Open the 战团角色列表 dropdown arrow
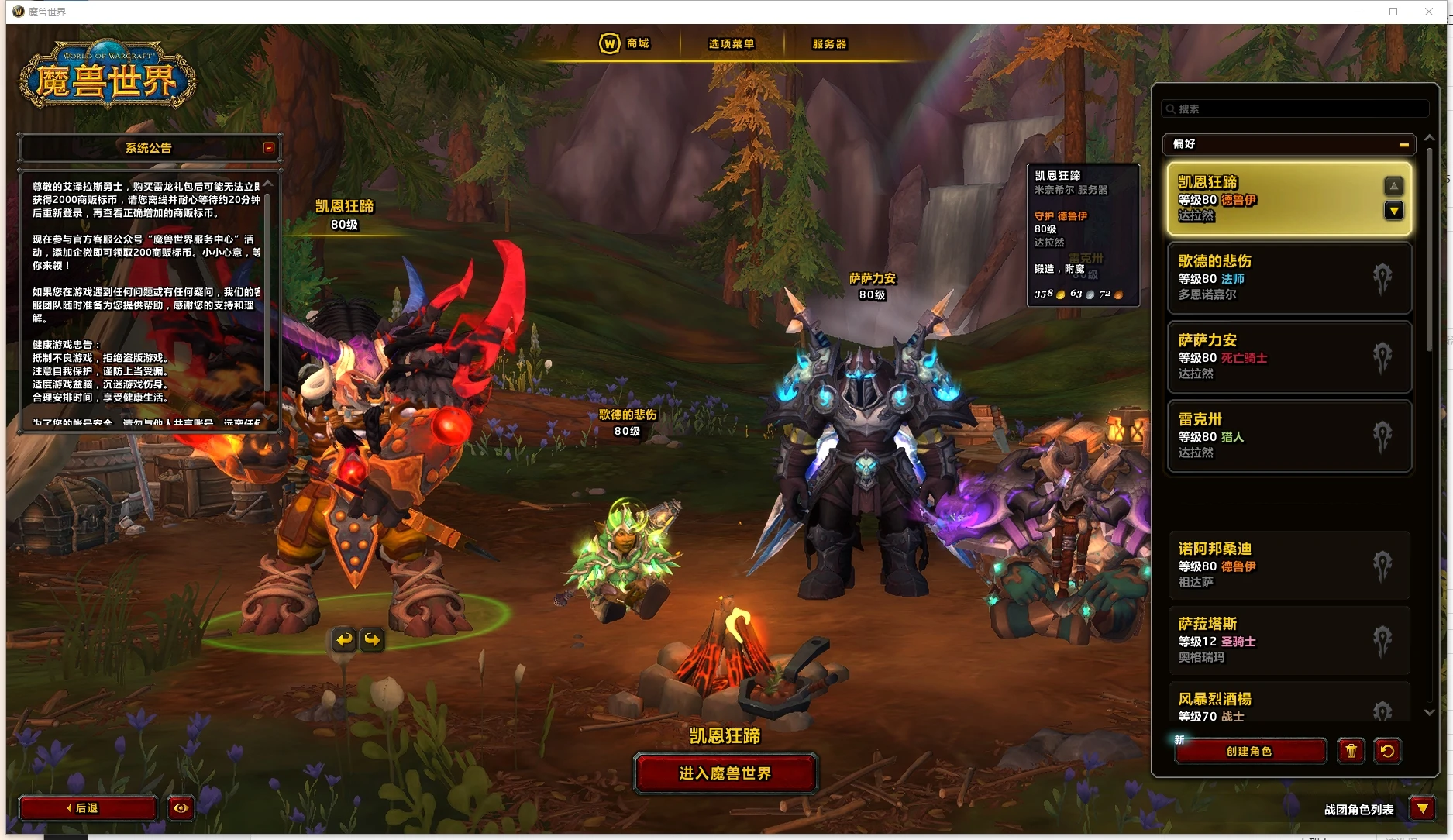The width and height of the screenshot is (1453, 840). click(x=1422, y=809)
